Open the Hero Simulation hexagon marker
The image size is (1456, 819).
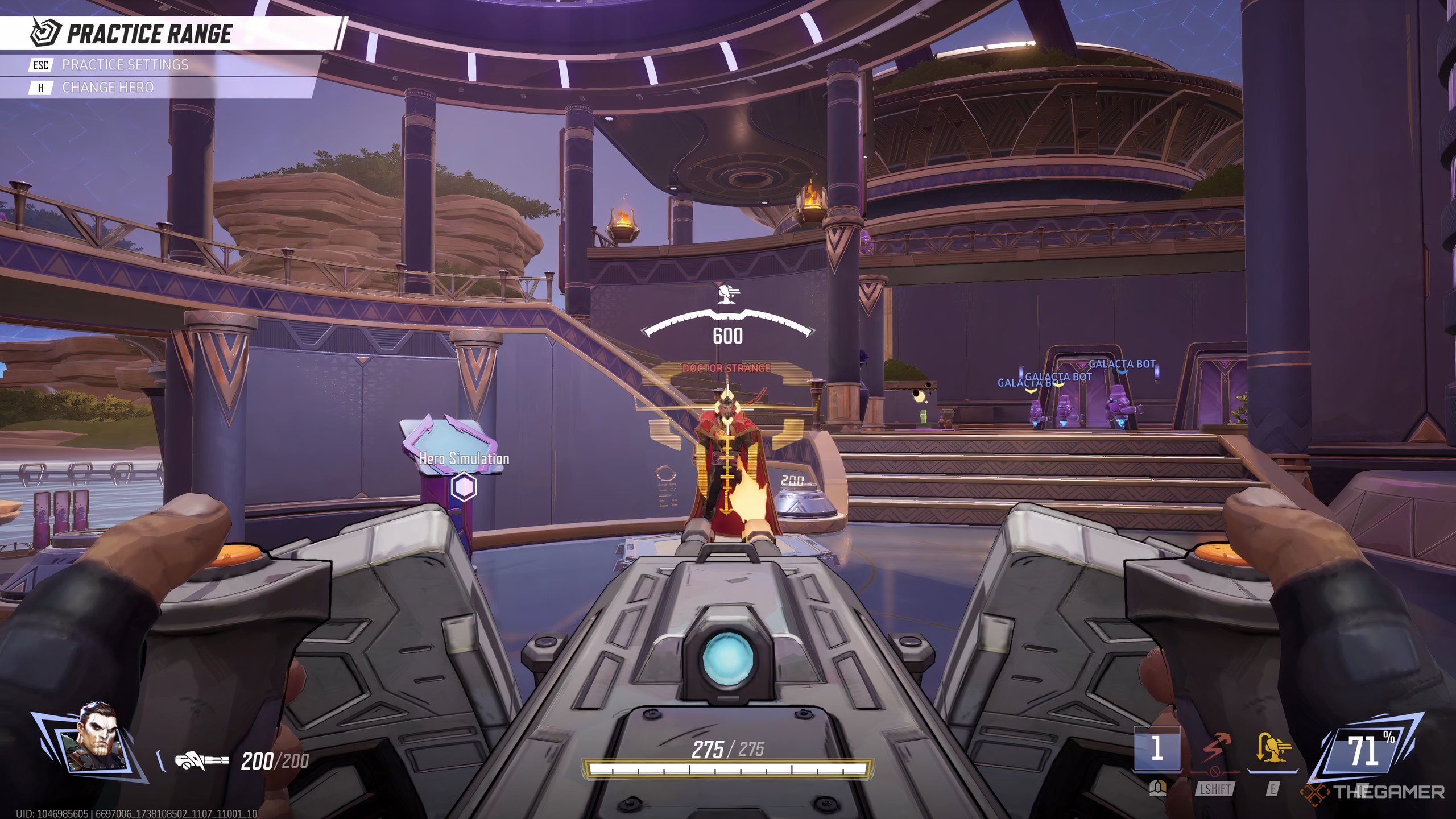(x=464, y=487)
